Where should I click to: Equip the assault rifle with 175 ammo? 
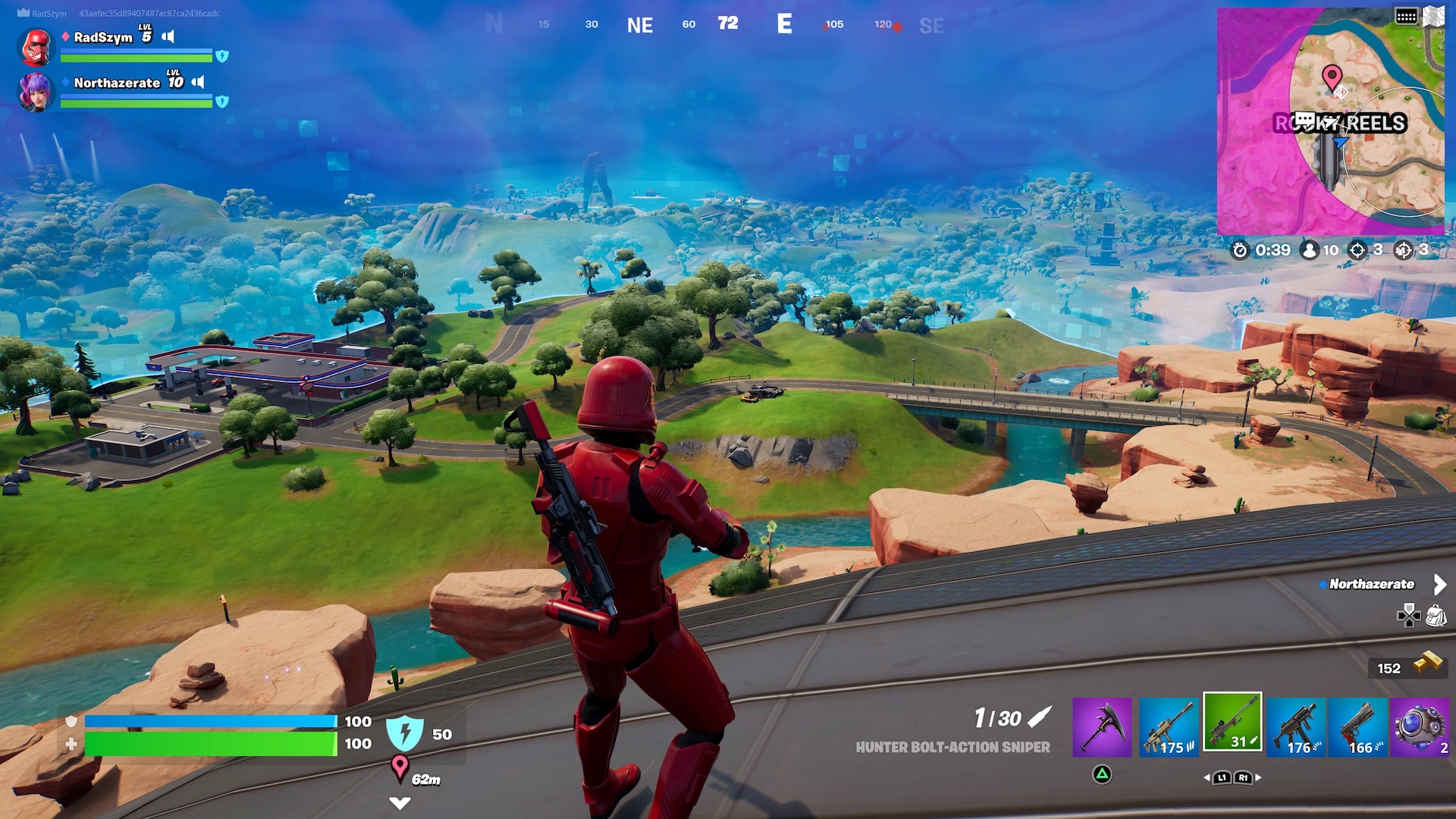click(x=1169, y=726)
